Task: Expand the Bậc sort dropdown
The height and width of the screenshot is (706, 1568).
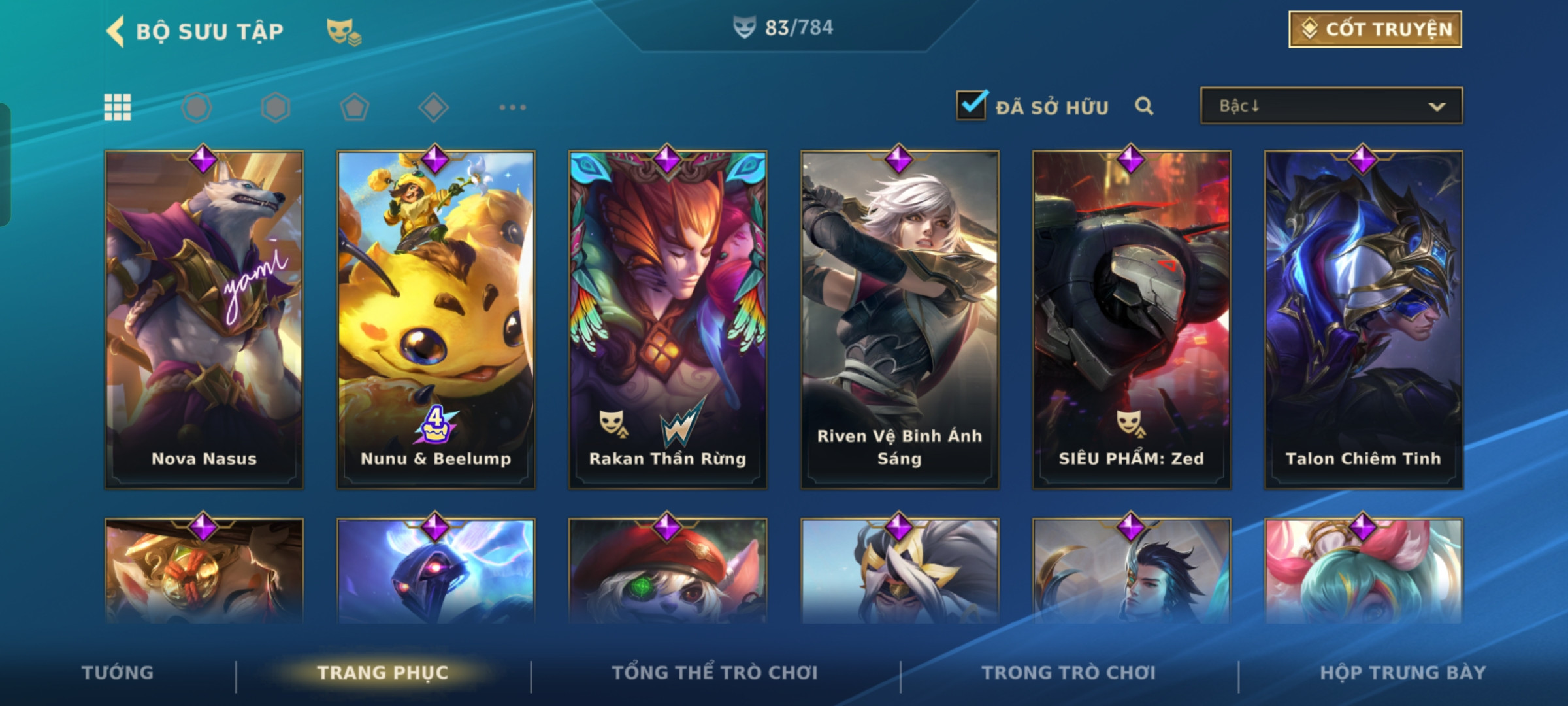Action: coord(1331,106)
